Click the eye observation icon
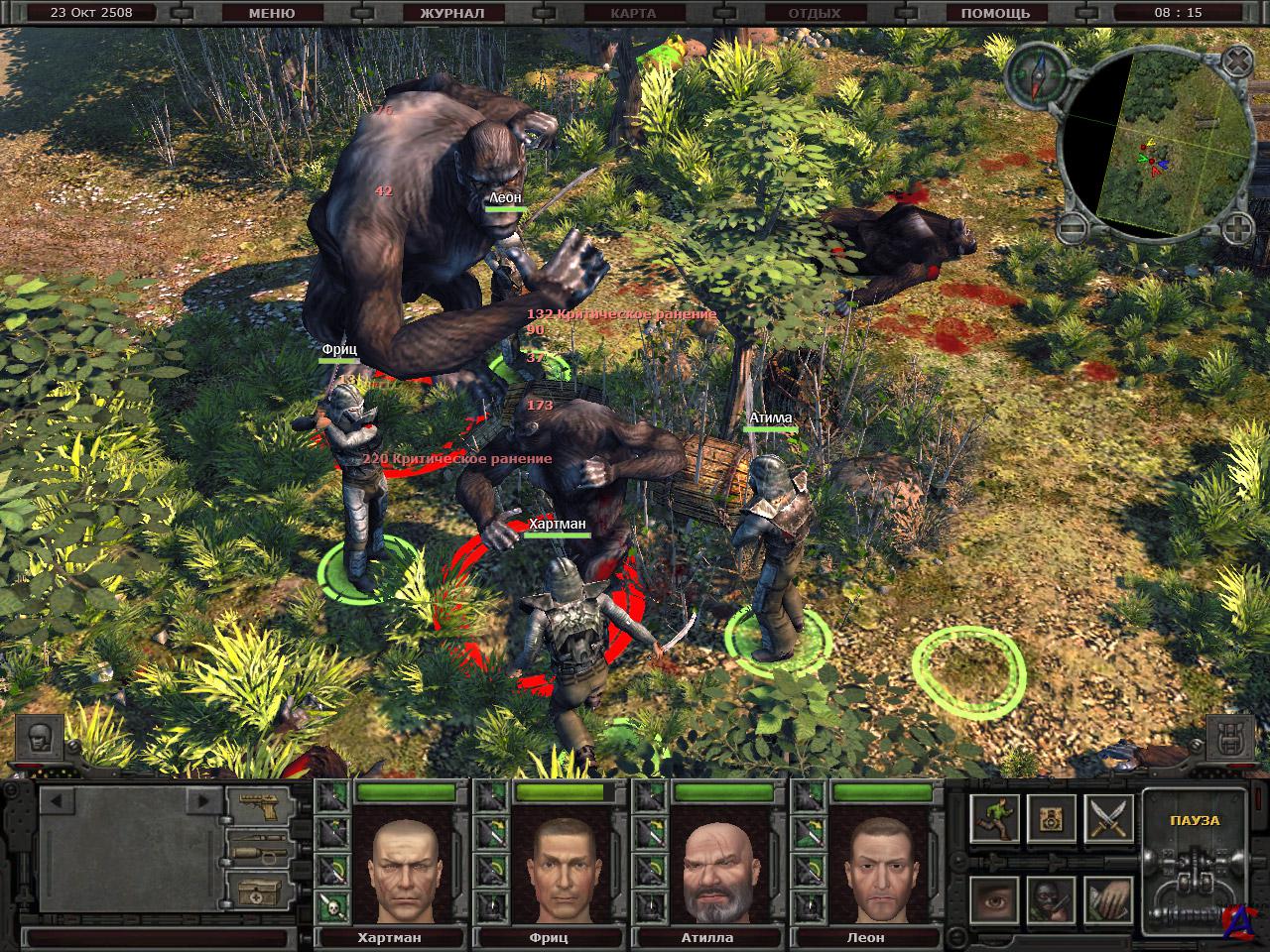This screenshot has width=1270, height=952. coord(994,899)
